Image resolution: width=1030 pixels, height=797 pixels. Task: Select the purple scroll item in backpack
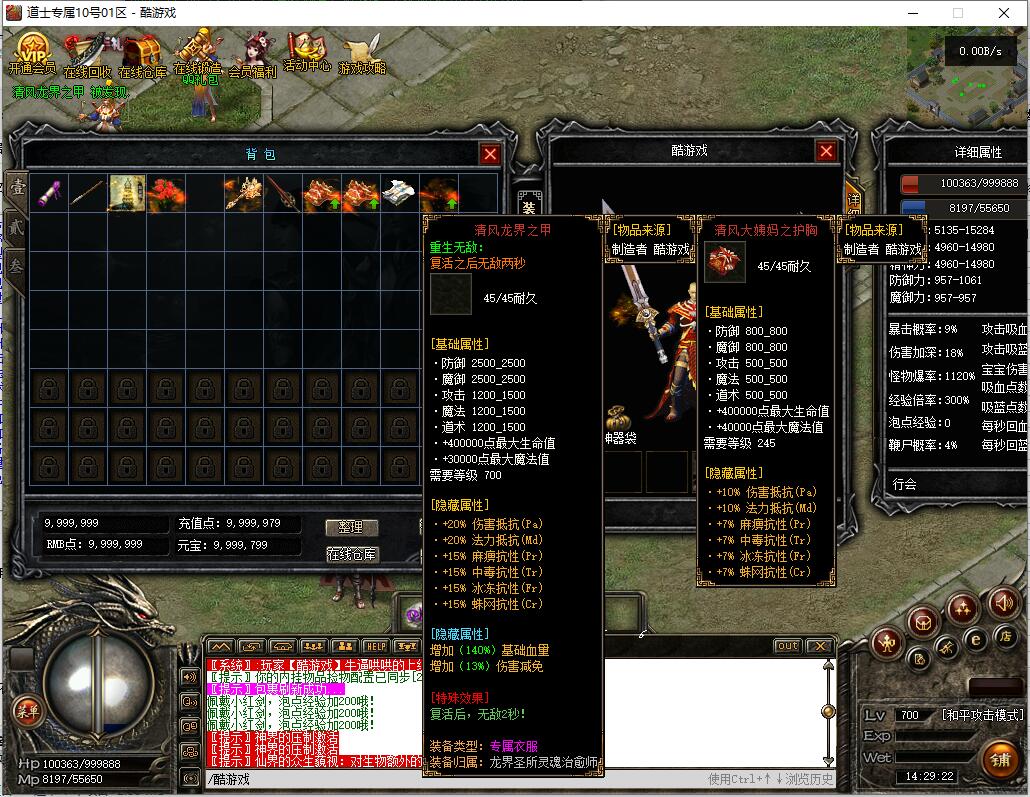49,193
